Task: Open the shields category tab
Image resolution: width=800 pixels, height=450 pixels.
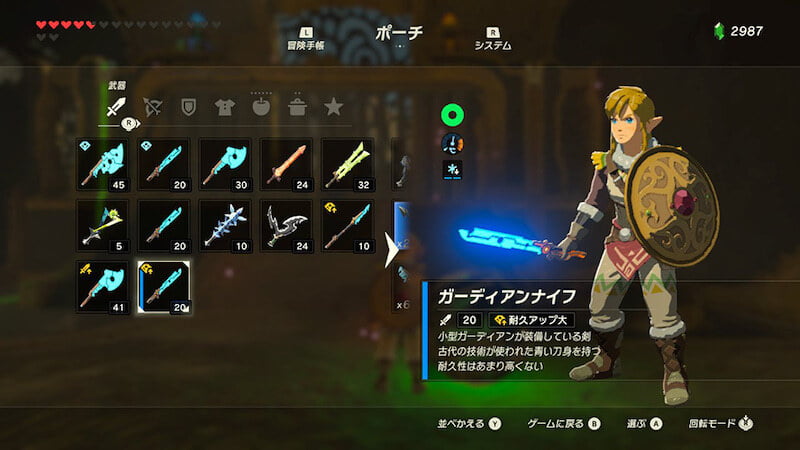Action: click(x=188, y=106)
